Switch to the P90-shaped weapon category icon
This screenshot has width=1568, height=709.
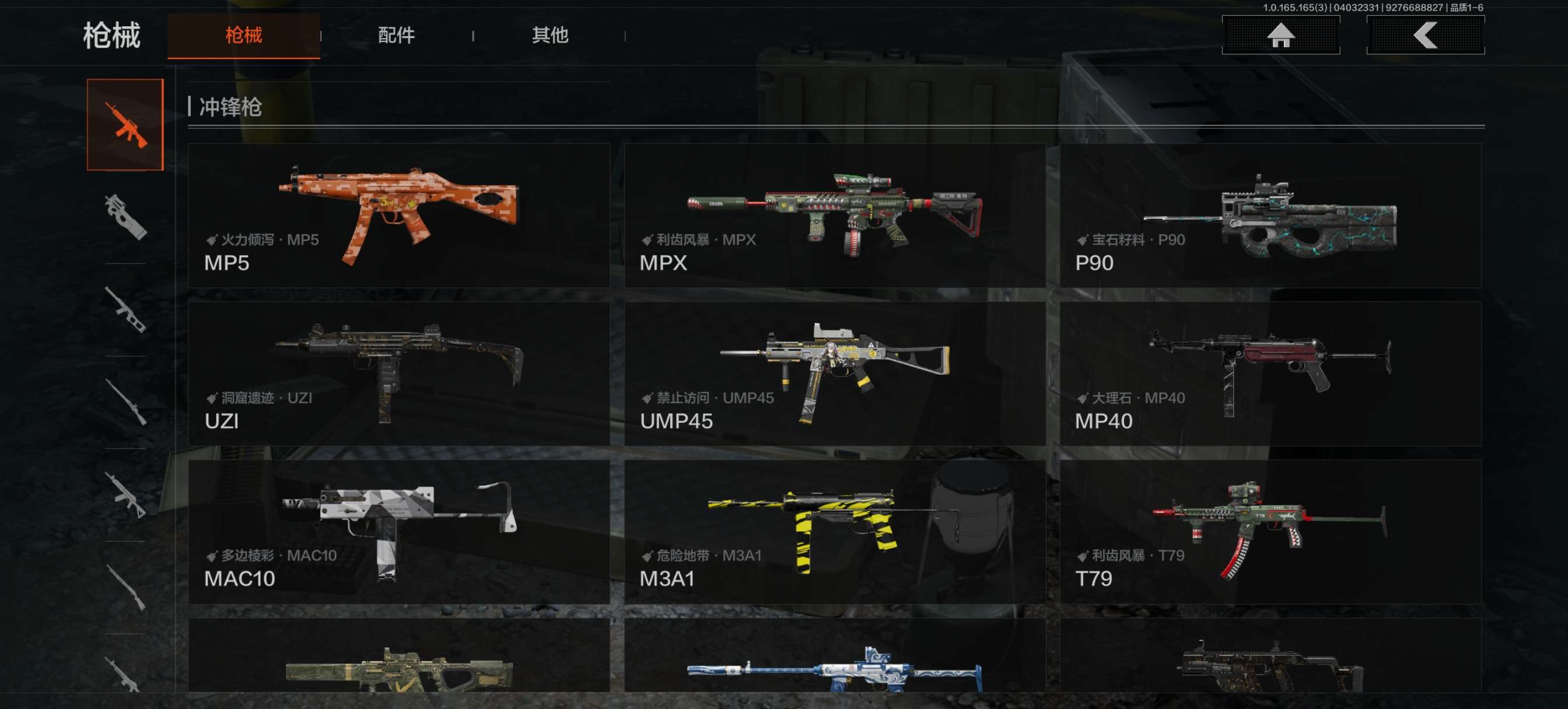pos(125,217)
